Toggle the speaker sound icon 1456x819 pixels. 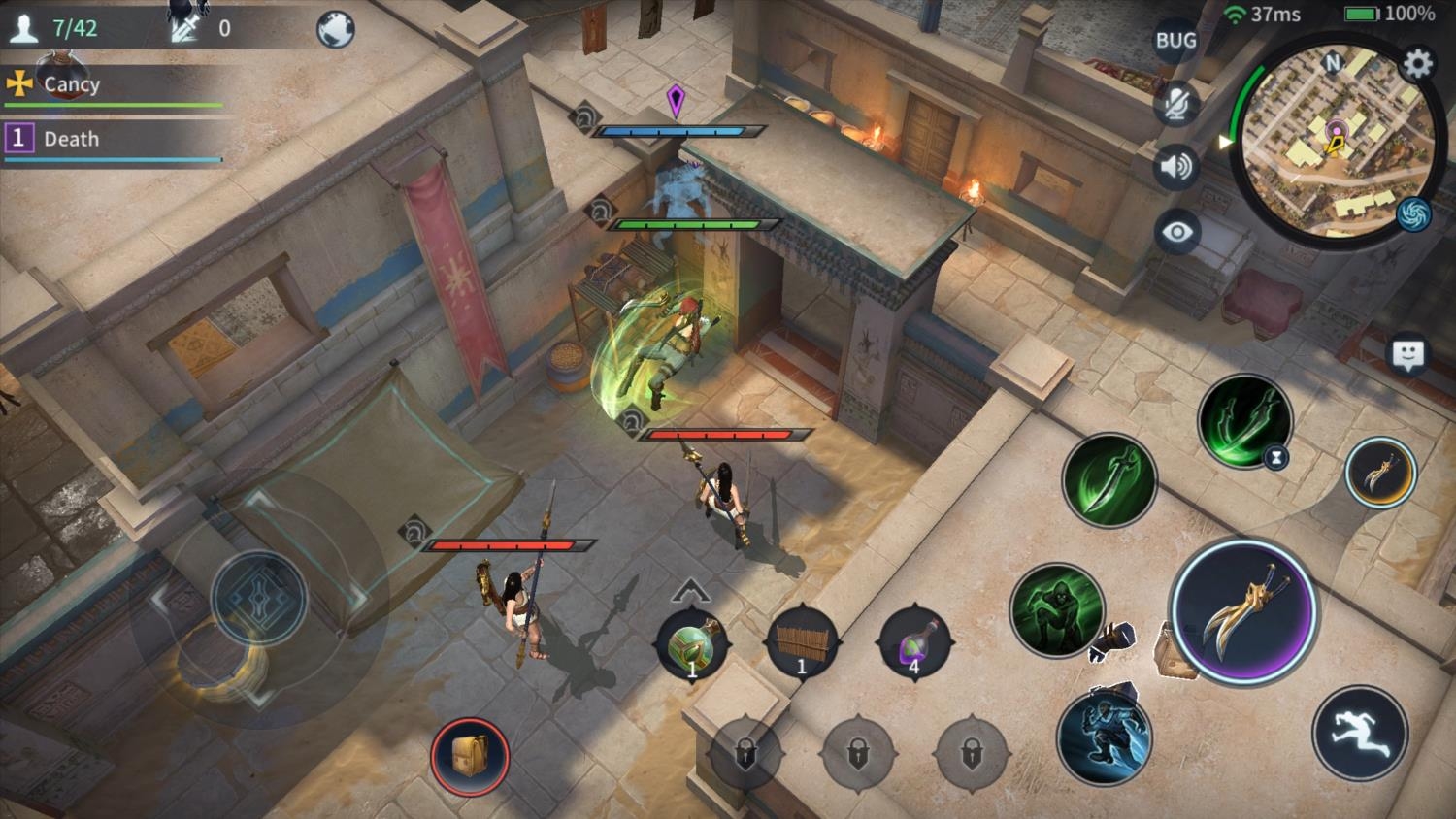[1176, 168]
